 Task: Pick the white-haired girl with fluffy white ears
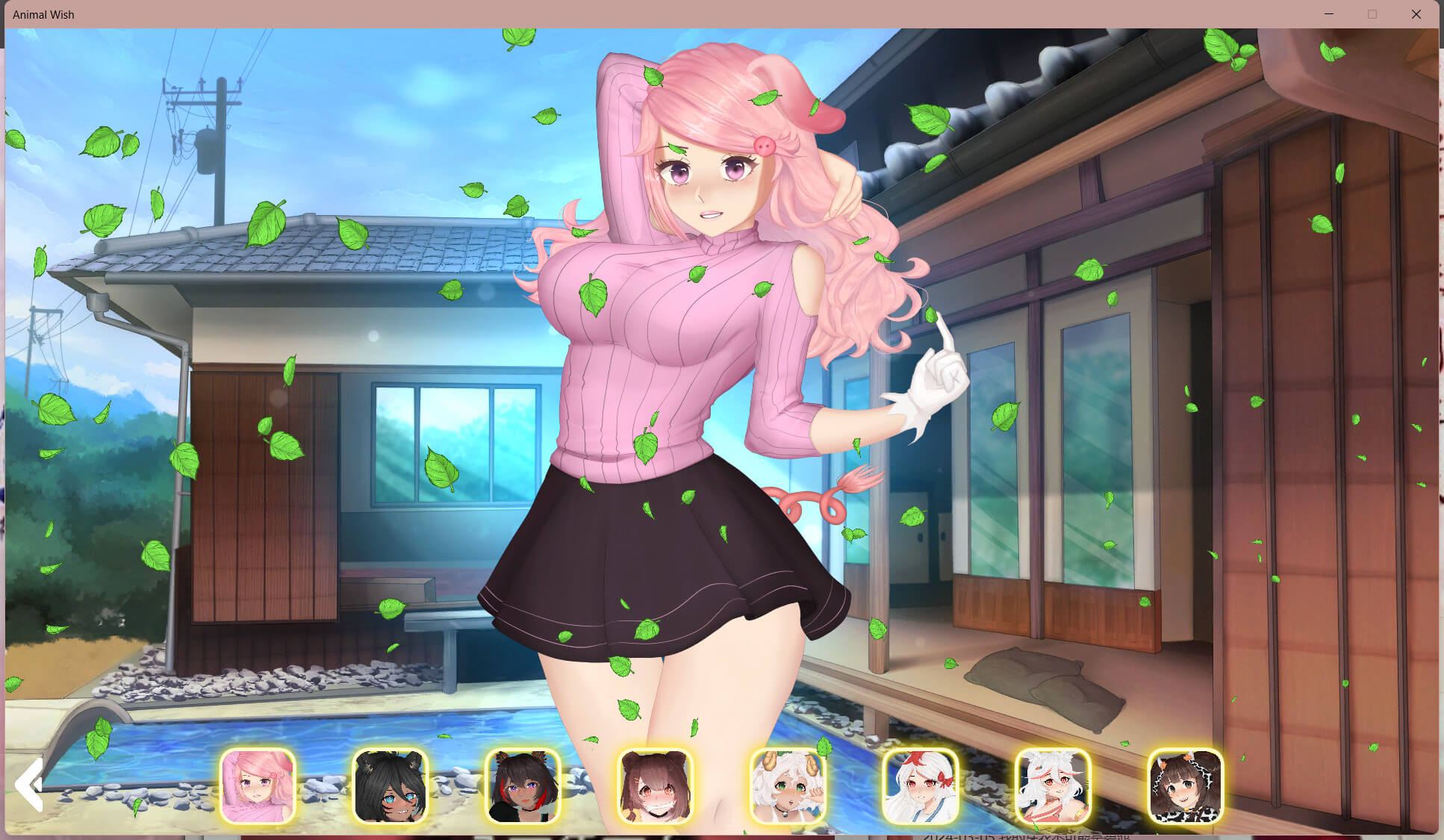pyautogui.click(x=1053, y=786)
